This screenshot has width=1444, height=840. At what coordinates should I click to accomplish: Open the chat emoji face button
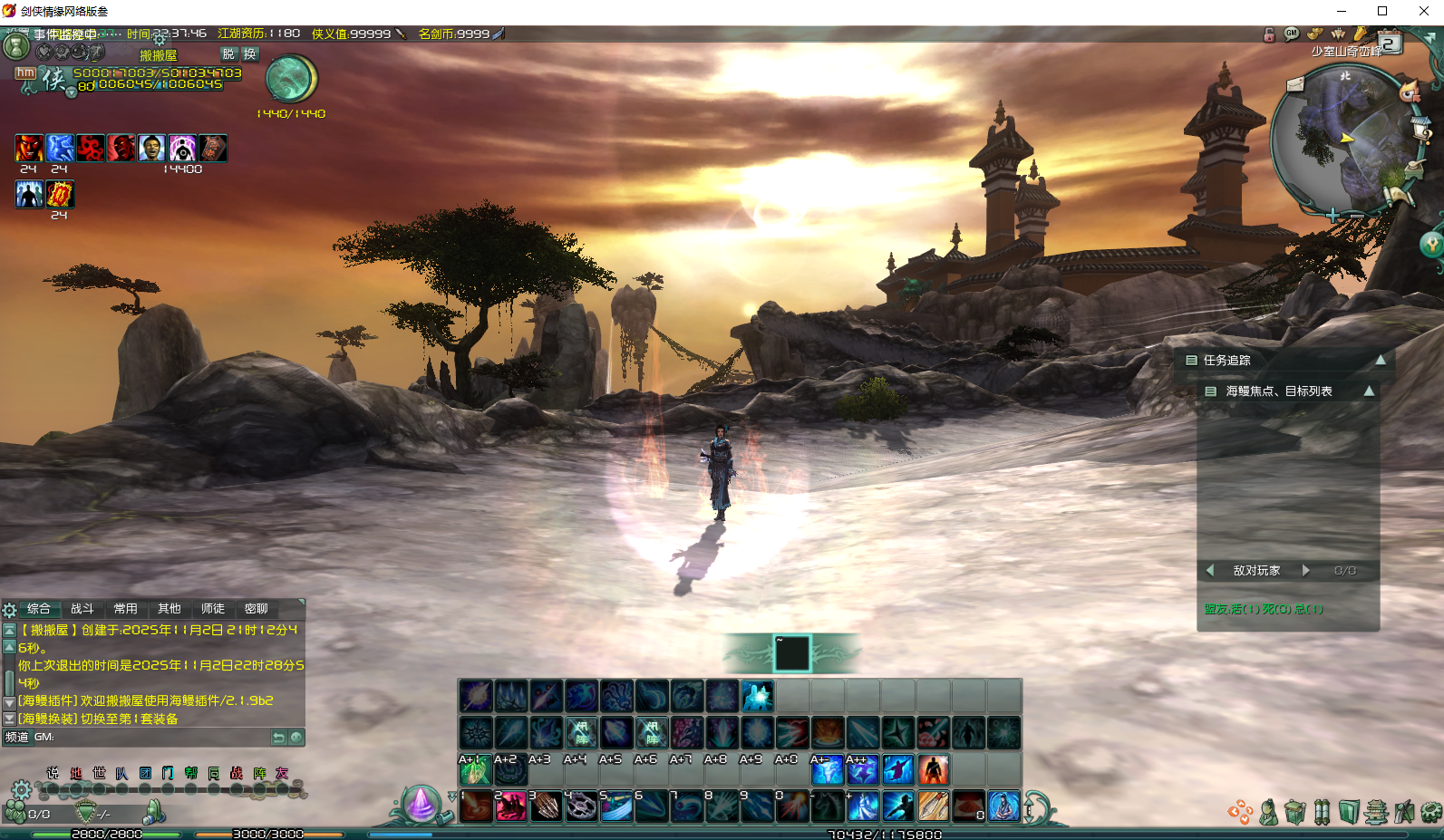[296, 738]
